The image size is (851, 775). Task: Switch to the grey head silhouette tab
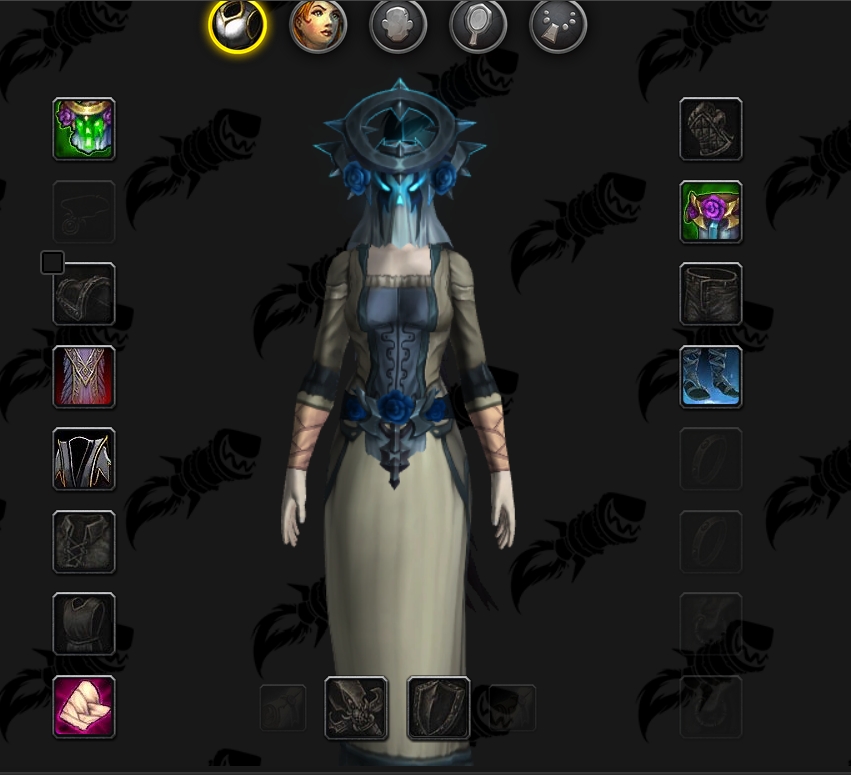398,25
